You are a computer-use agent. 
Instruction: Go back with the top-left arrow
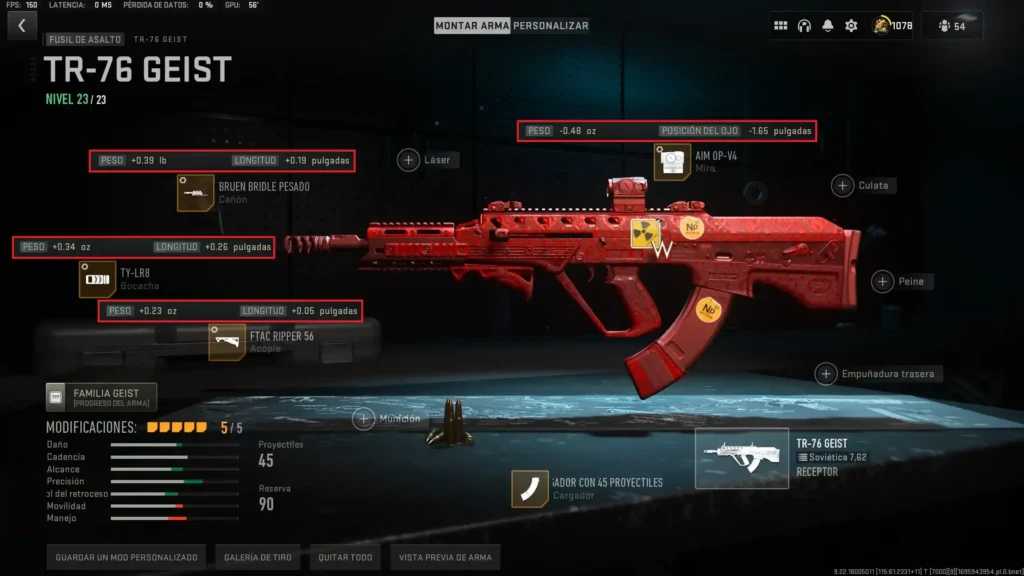[x=22, y=25]
